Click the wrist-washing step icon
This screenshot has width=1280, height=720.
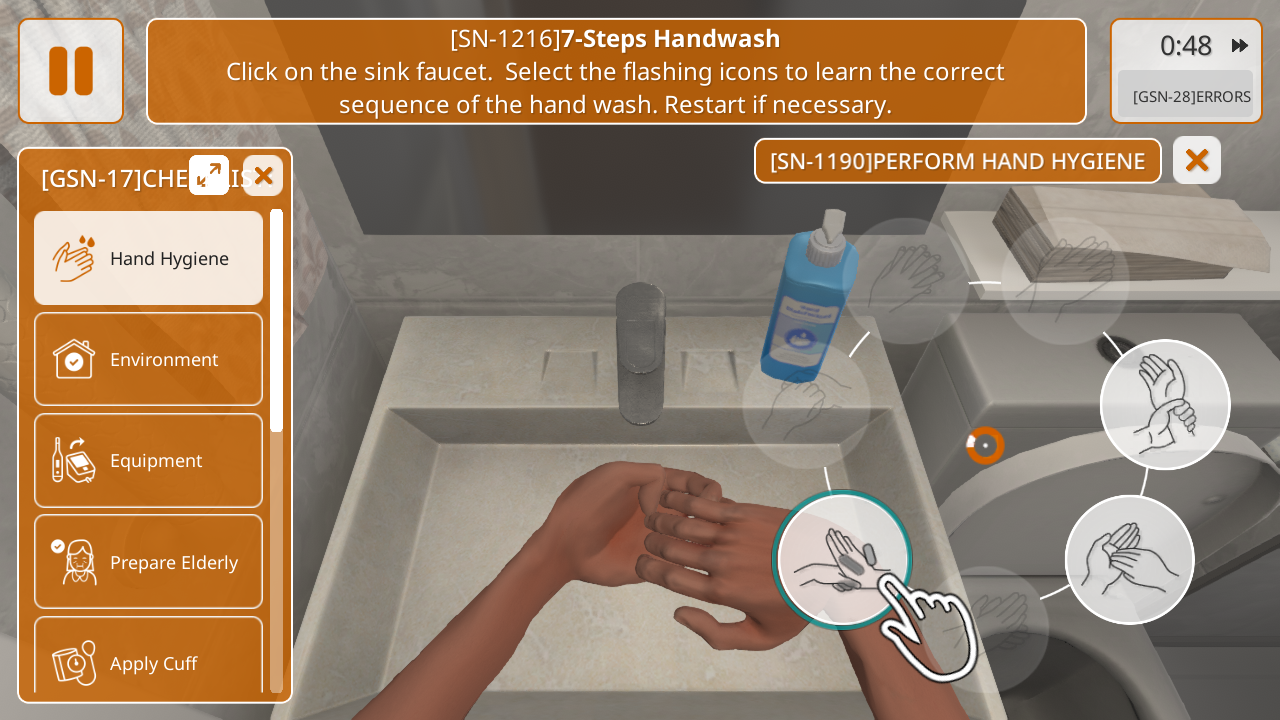pos(1165,404)
